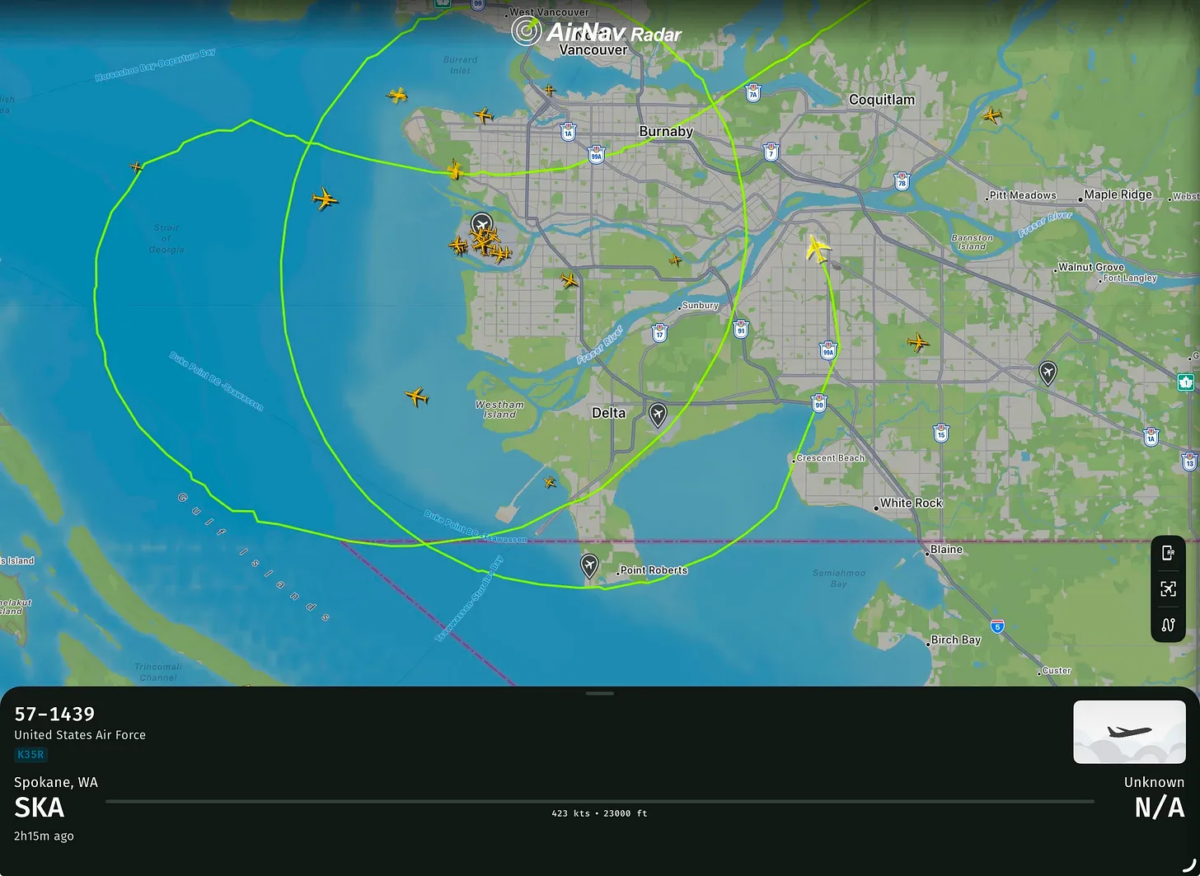Screen dimensions: 1200x876
Task: Open the AR device view button
Action: pyautogui.click(x=1168, y=553)
